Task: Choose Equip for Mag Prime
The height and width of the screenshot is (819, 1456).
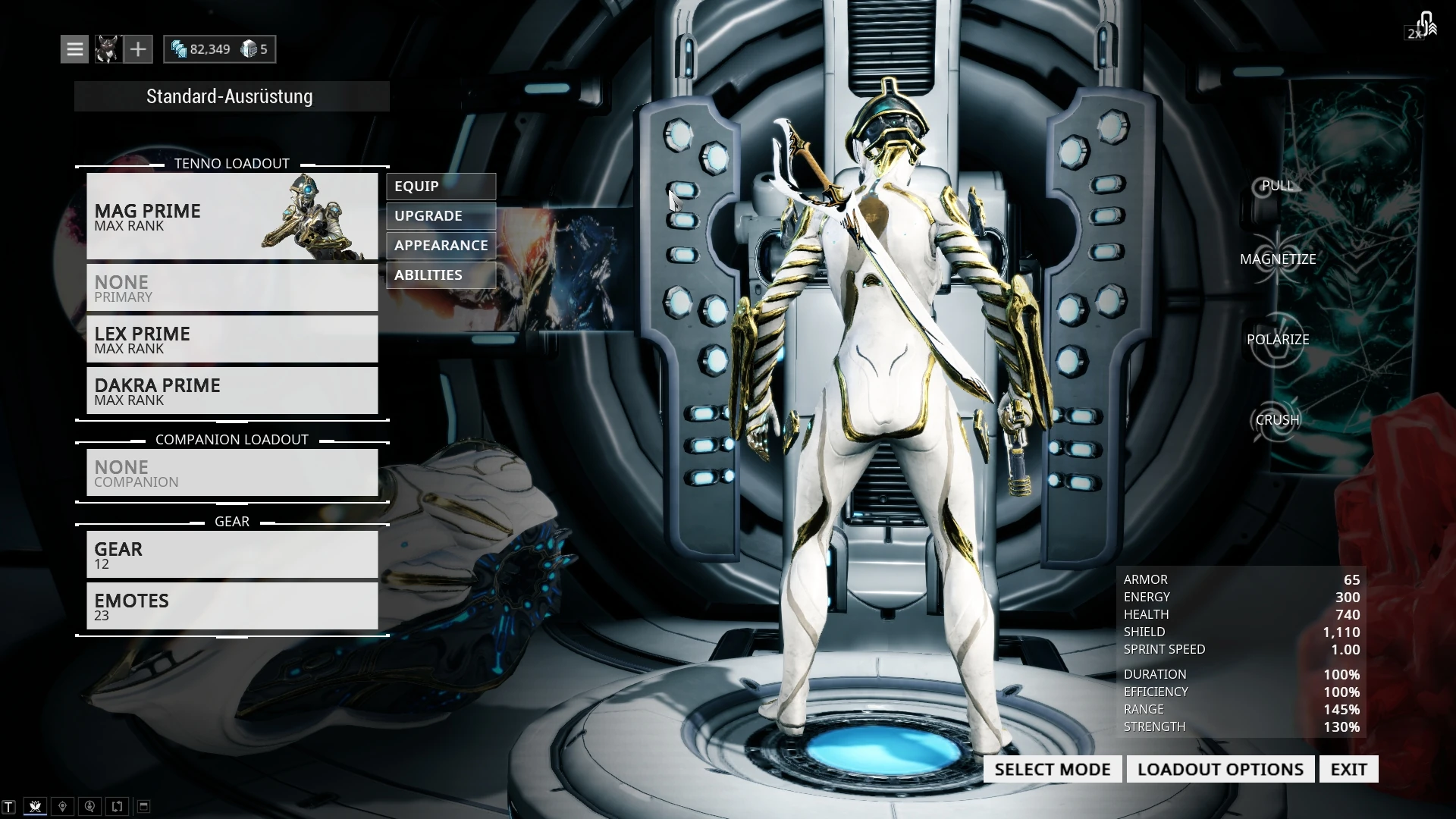Action: (x=441, y=187)
